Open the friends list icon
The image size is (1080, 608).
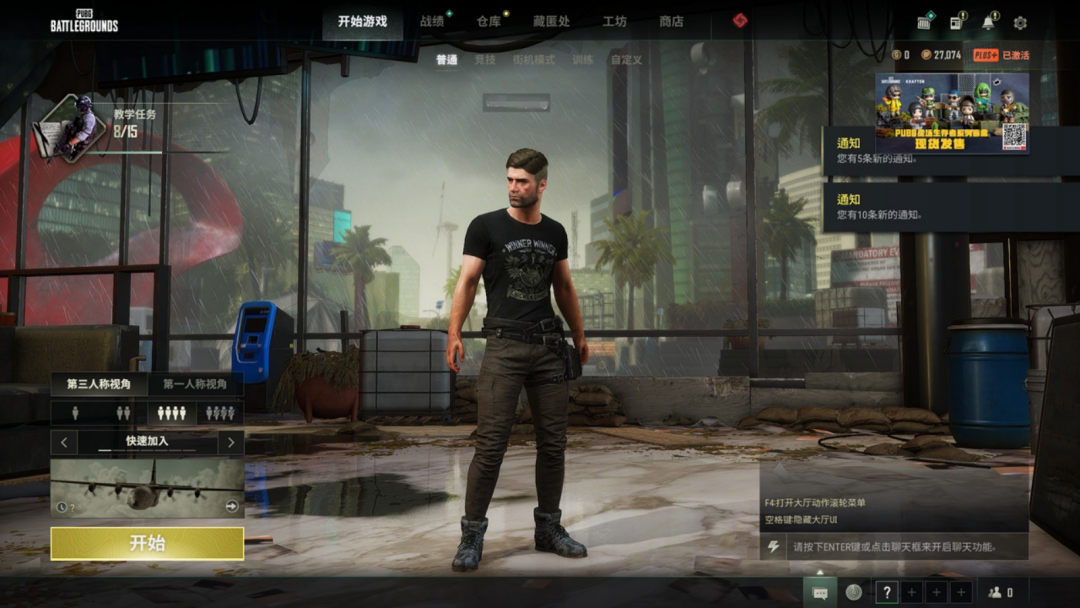[x=1001, y=592]
